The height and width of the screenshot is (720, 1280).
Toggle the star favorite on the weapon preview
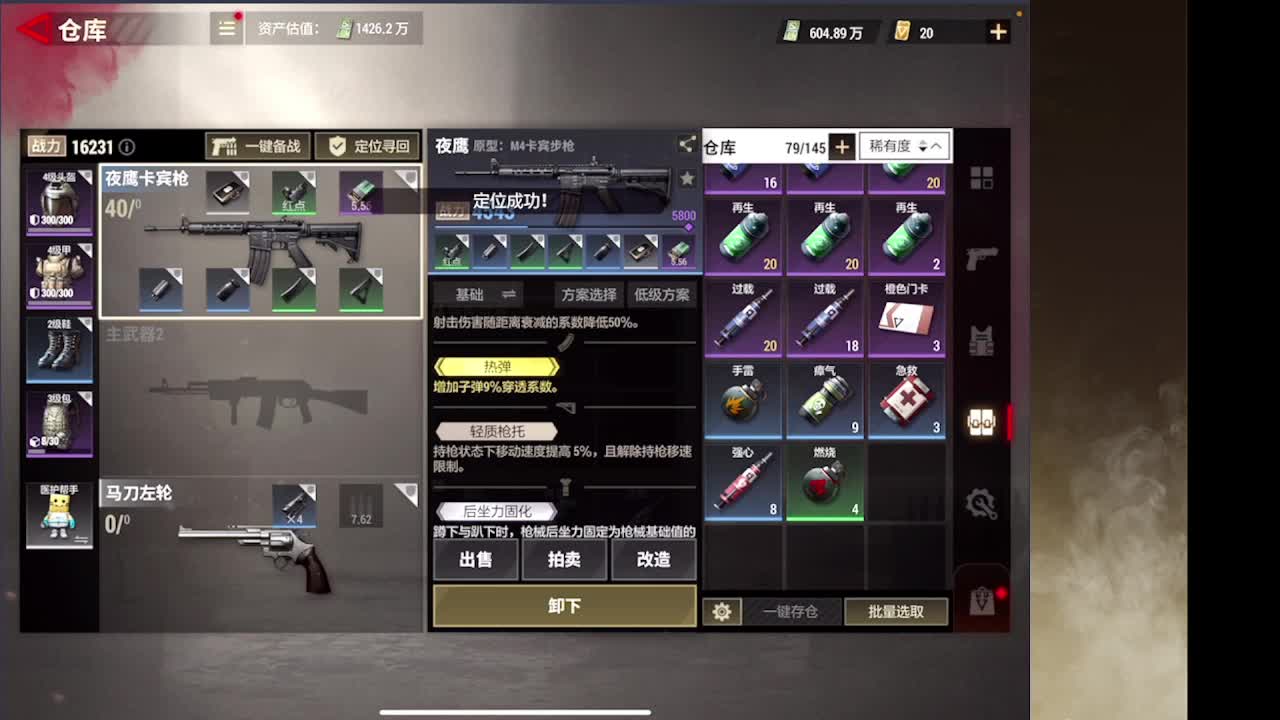(x=686, y=179)
